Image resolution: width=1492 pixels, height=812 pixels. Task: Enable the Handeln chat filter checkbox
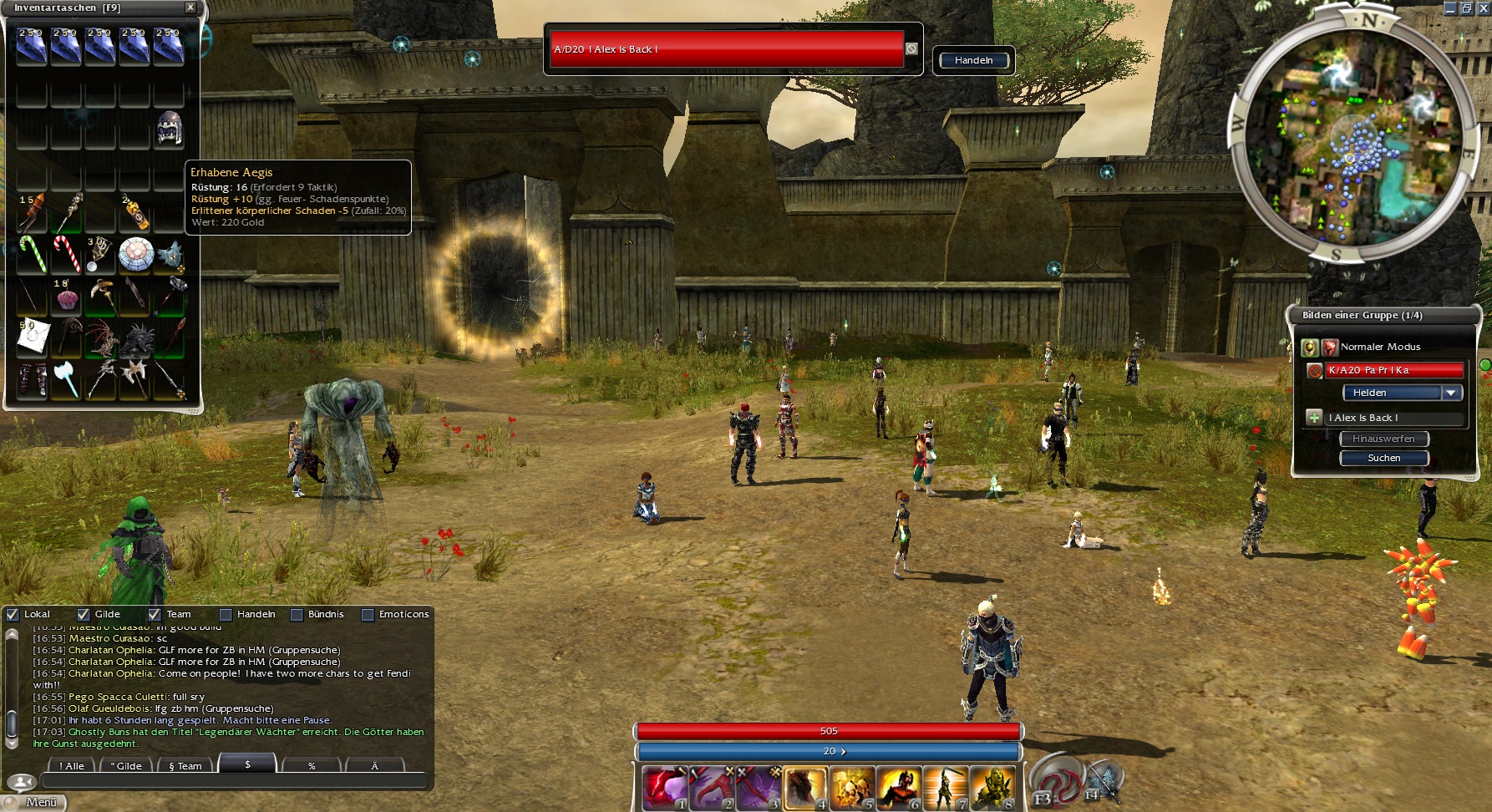[x=225, y=614]
